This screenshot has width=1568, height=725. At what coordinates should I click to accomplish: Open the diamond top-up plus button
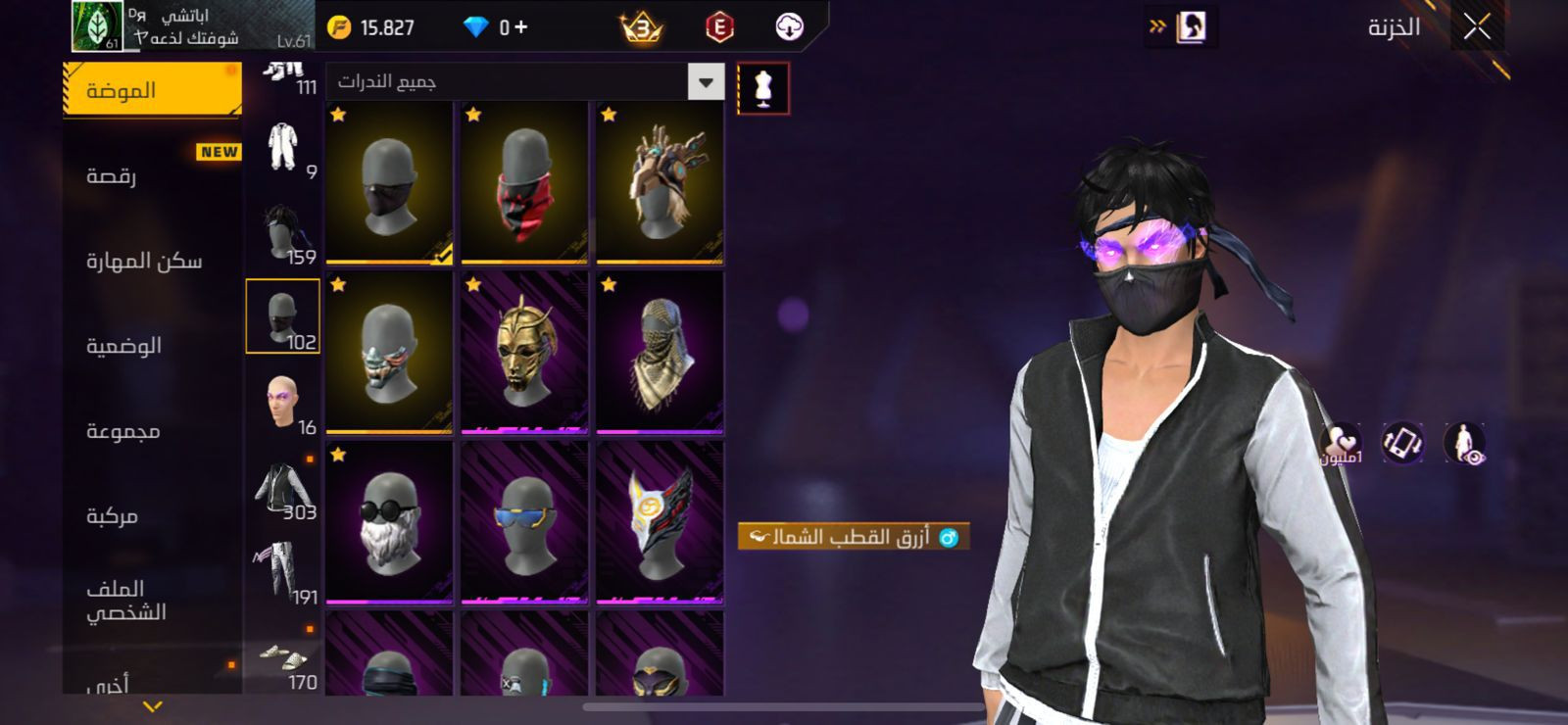pos(520,27)
